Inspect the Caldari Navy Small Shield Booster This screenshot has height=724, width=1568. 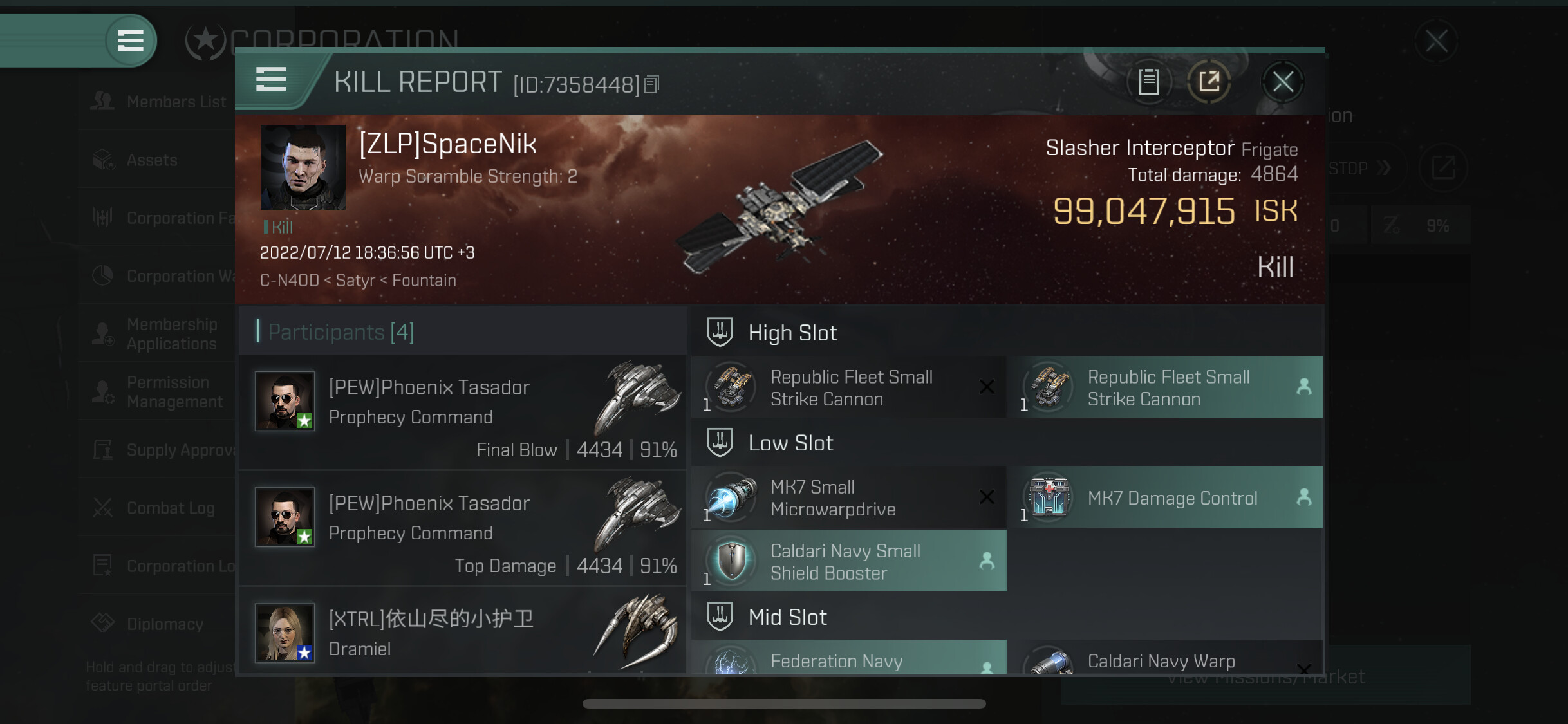(848, 561)
